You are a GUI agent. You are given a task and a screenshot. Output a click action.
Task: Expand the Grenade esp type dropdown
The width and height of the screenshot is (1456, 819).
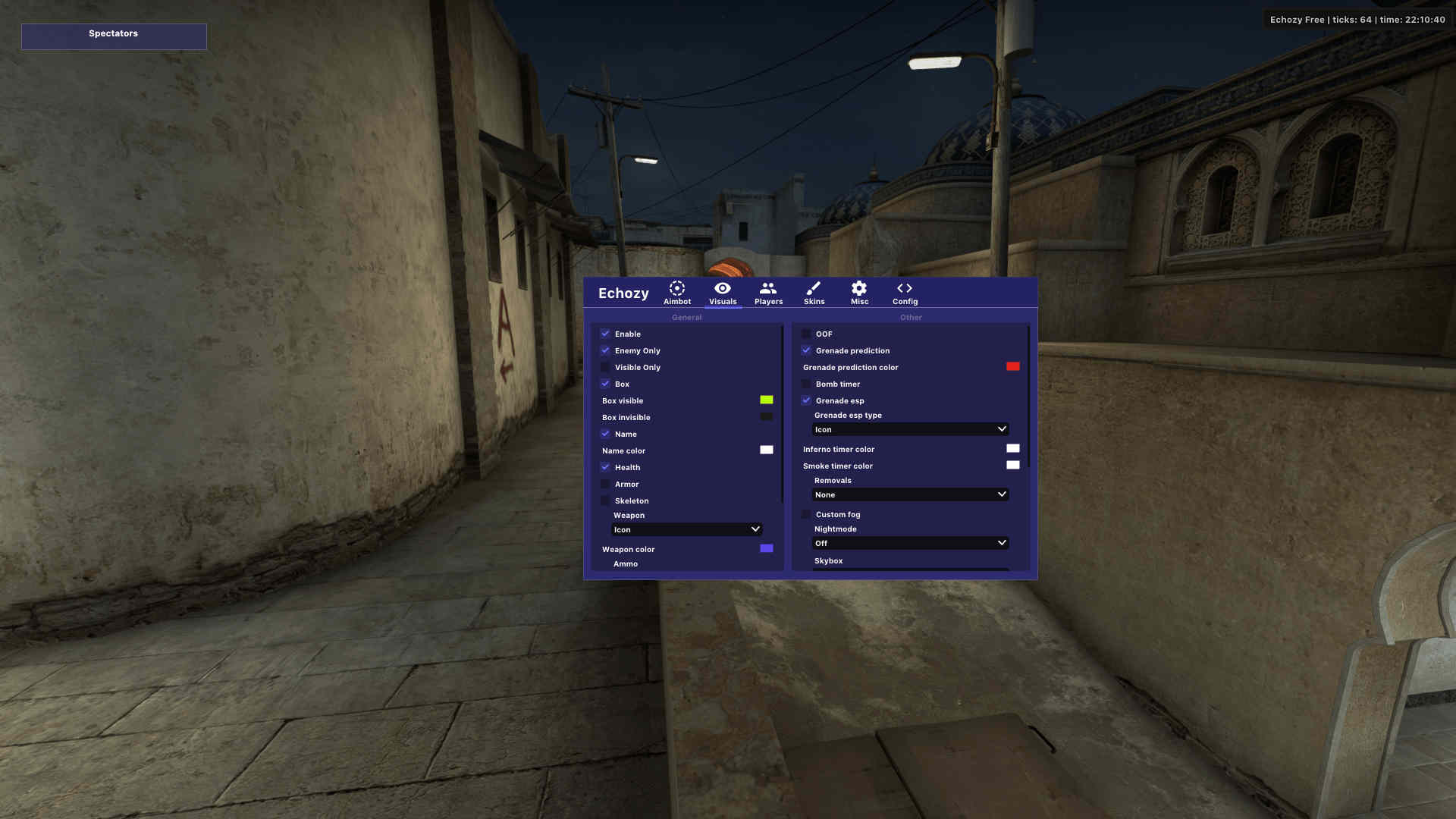910,429
